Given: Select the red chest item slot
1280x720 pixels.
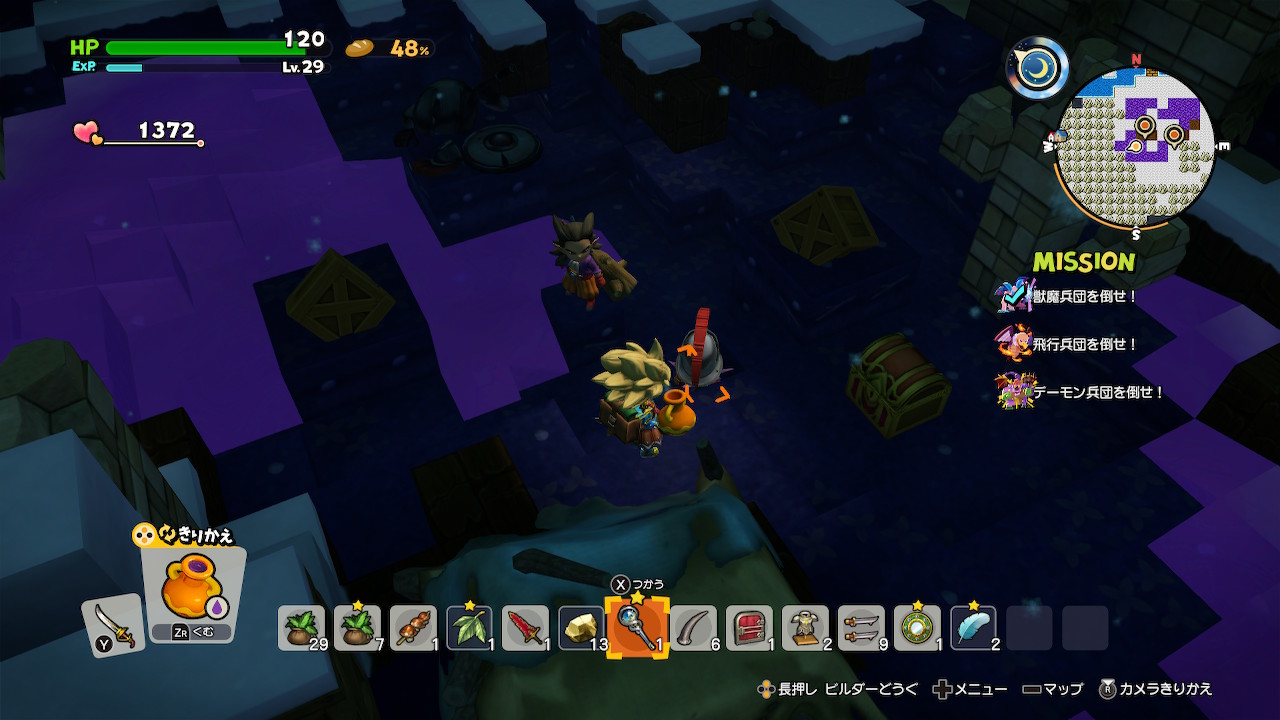Looking at the screenshot, I should 749,628.
